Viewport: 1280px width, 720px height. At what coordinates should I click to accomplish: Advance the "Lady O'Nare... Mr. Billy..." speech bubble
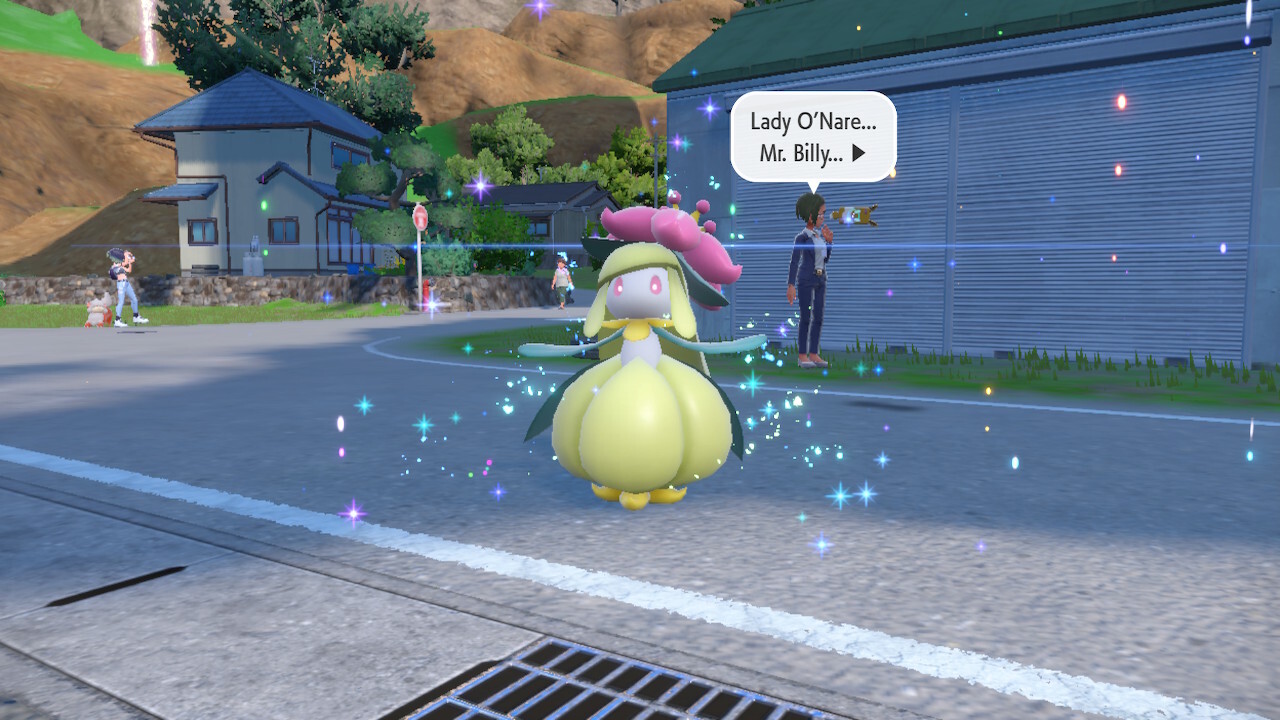tap(858, 156)
